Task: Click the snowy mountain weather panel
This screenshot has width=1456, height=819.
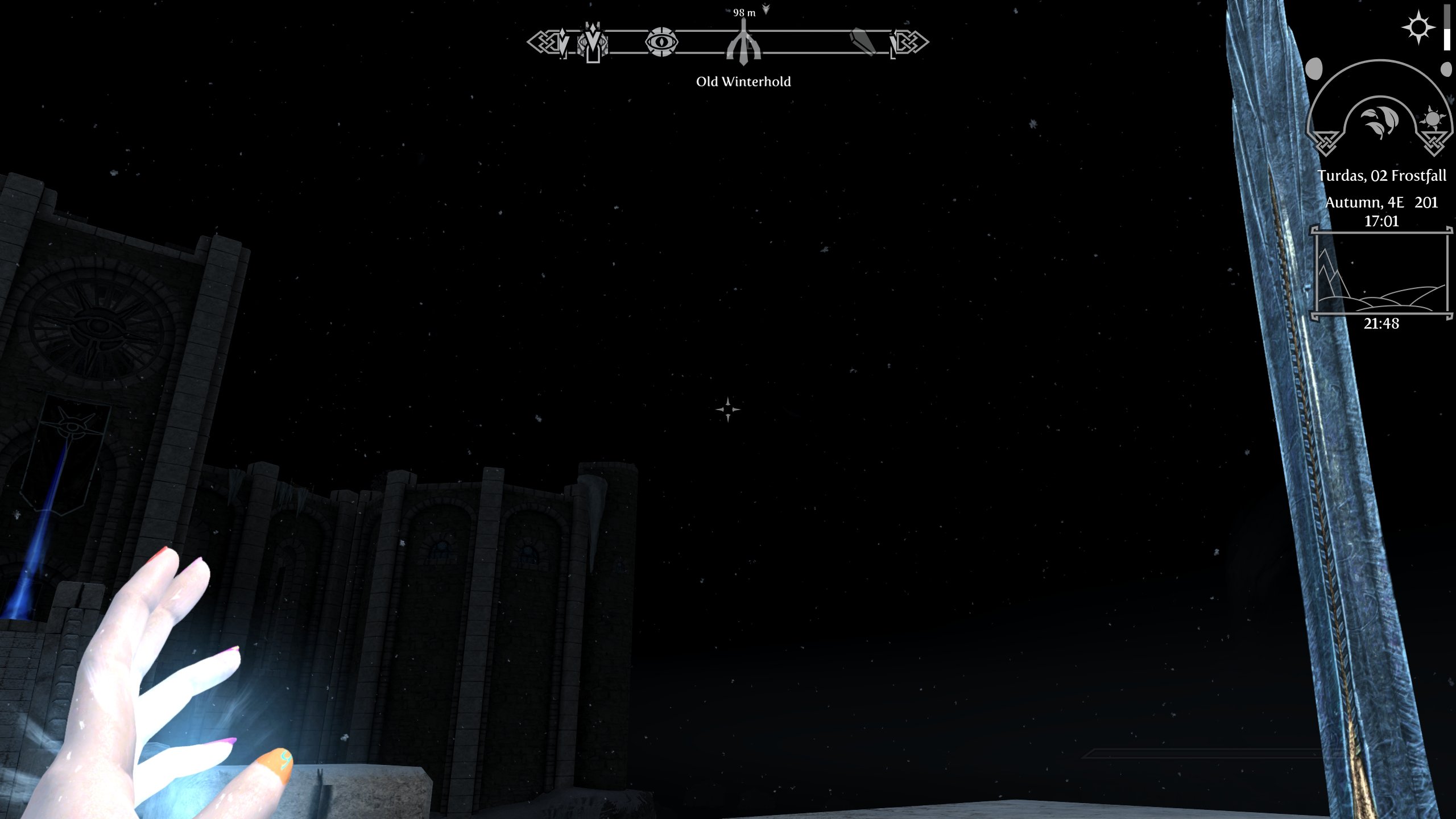Action: point(1381,272)
